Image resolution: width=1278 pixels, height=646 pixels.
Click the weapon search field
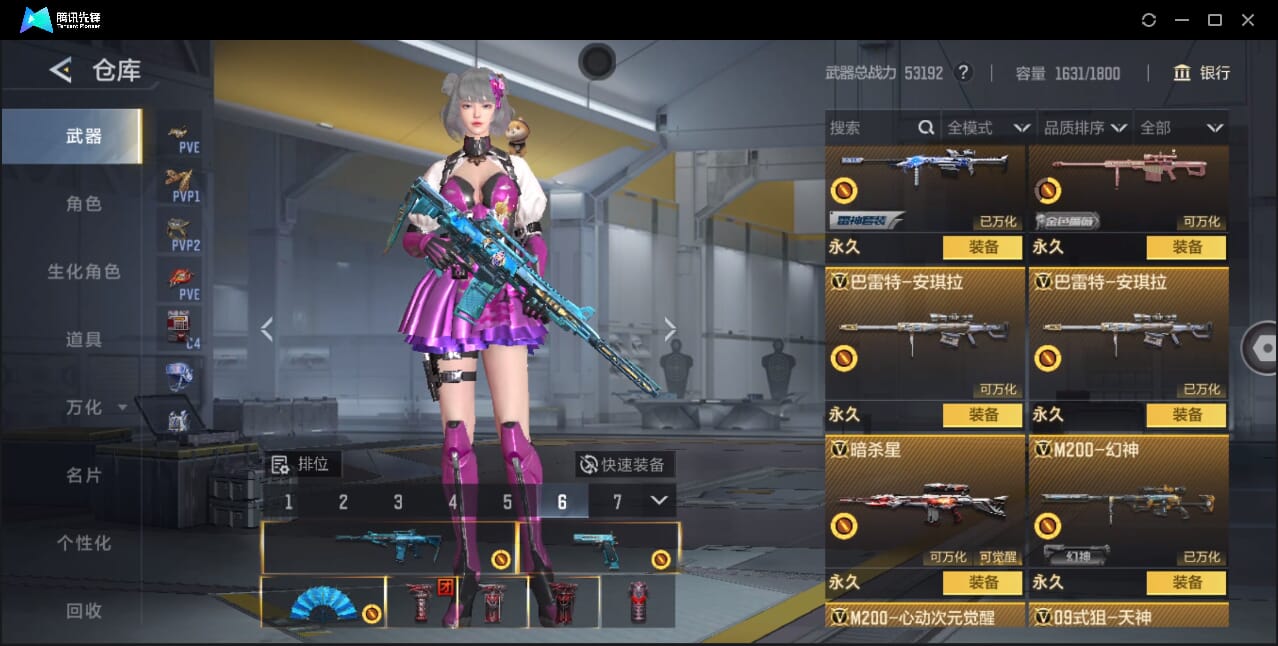[x=870, y=128]
